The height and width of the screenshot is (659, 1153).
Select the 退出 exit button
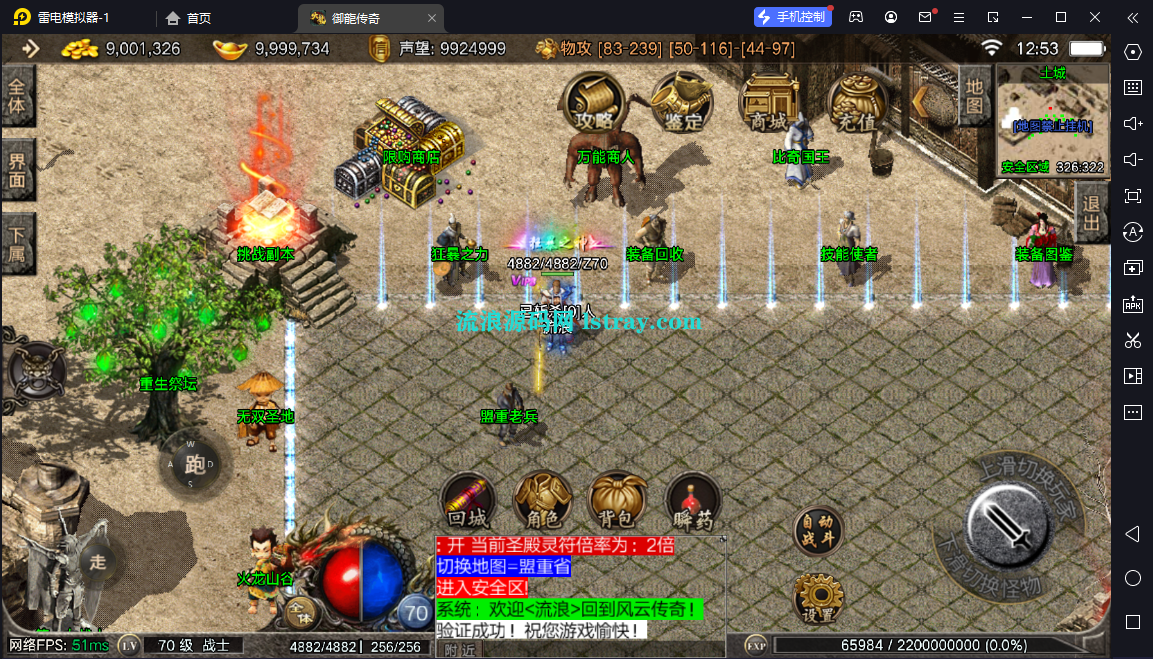click(x=1093, y=212)
